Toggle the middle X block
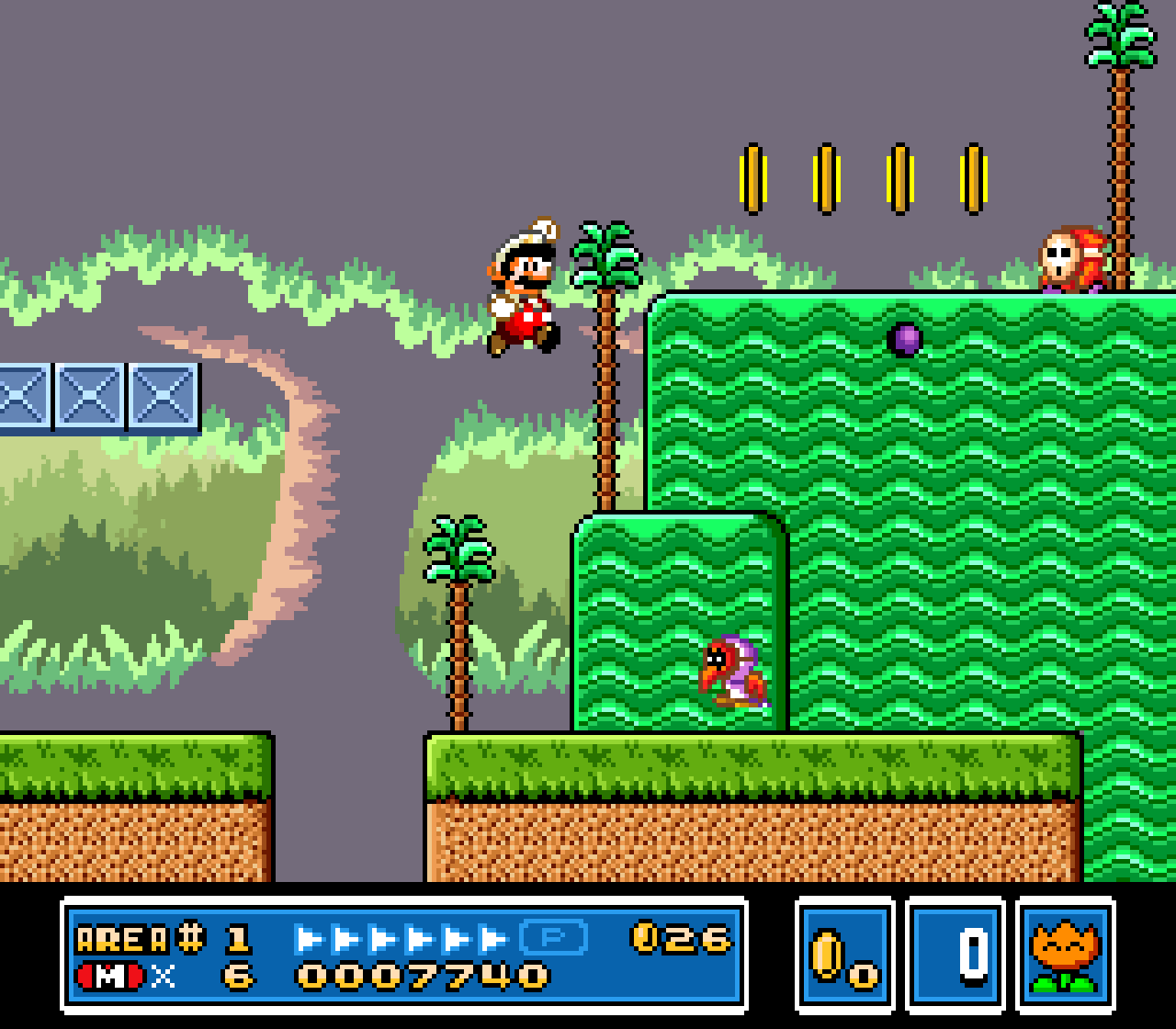Screen dimensions: 1176x1029 click(88, 395)
